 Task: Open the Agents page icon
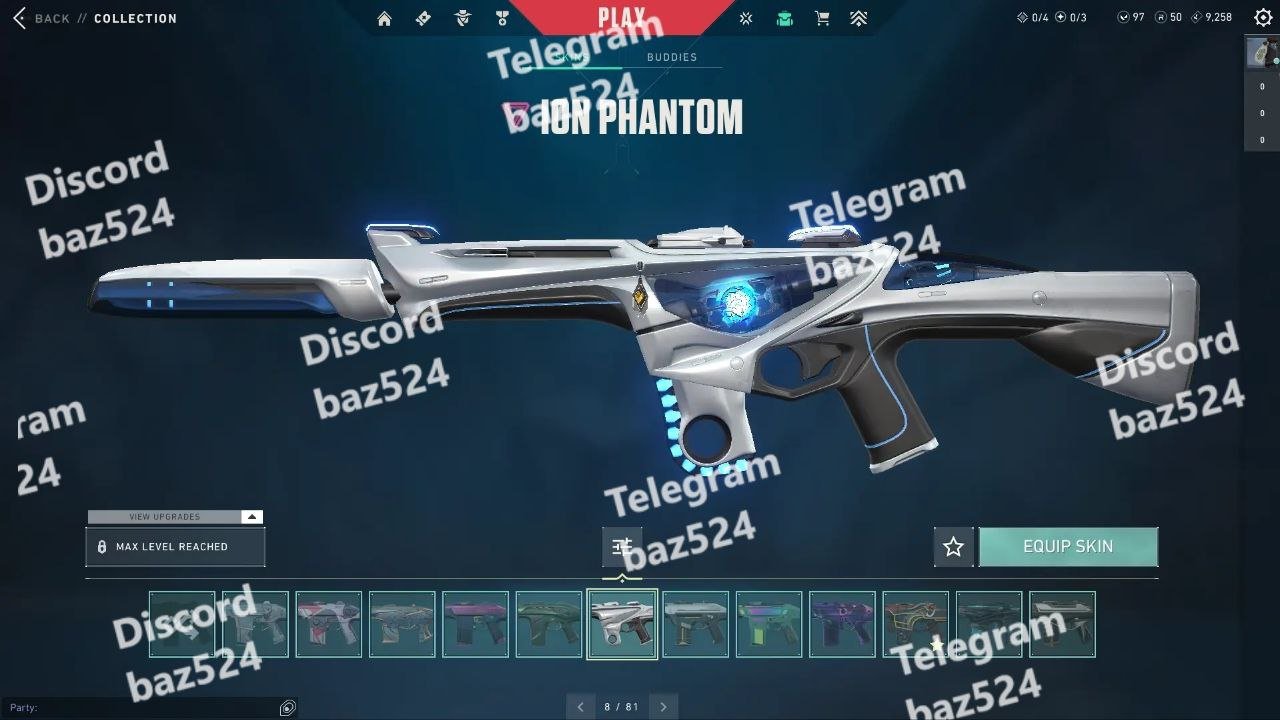pos(462,18)
